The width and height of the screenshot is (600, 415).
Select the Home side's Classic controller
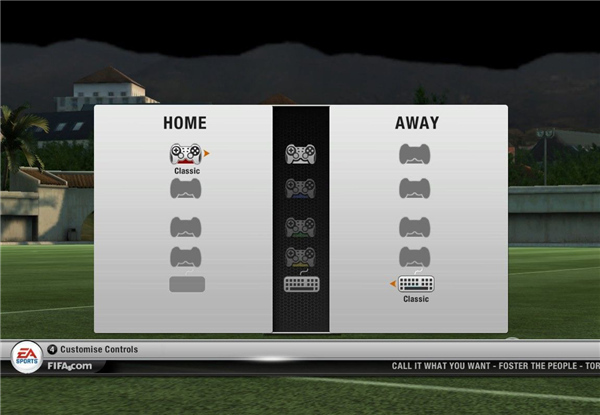(186, 154)
